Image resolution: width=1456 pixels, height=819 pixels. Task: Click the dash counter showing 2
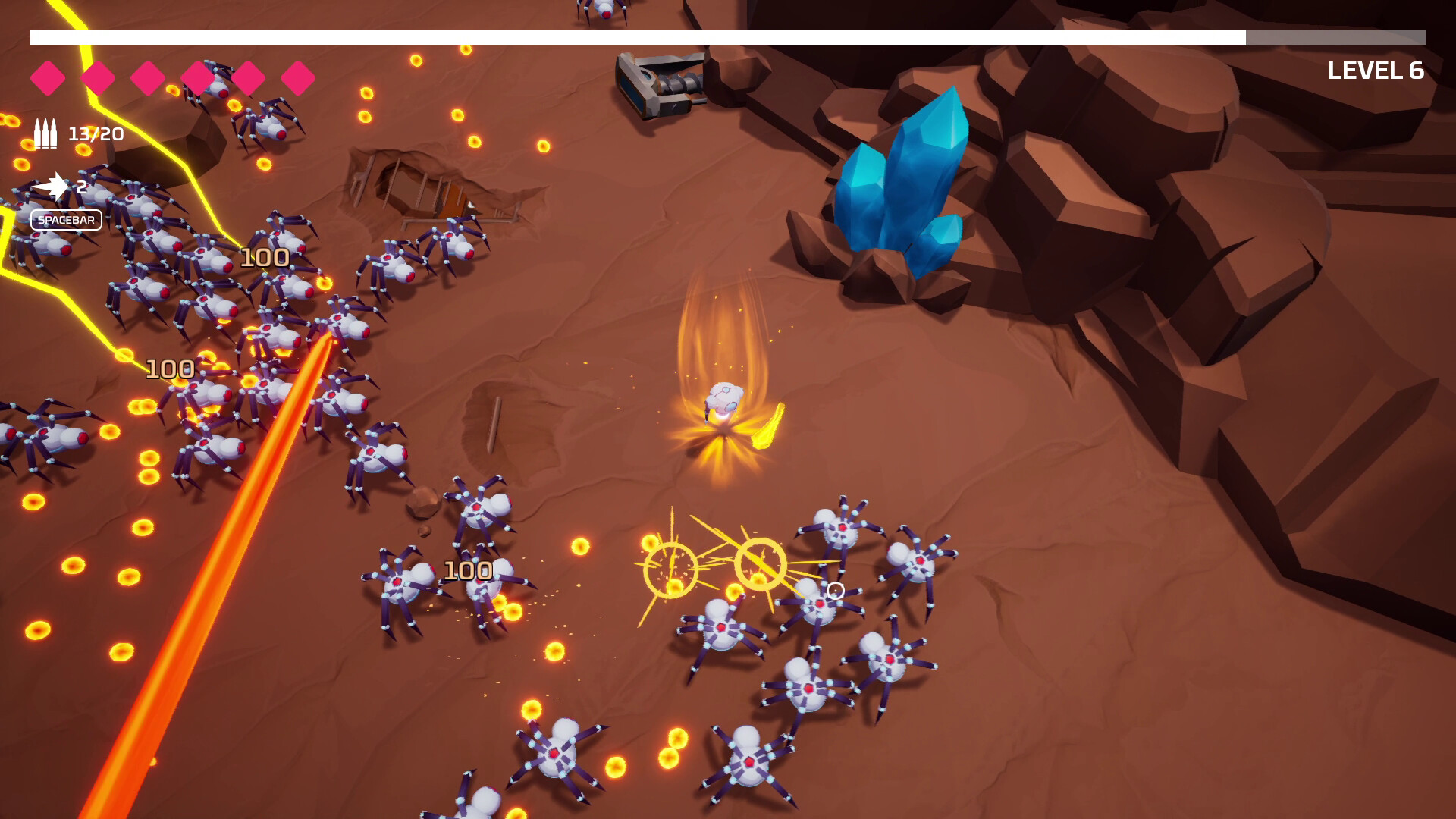coord(81,185)
